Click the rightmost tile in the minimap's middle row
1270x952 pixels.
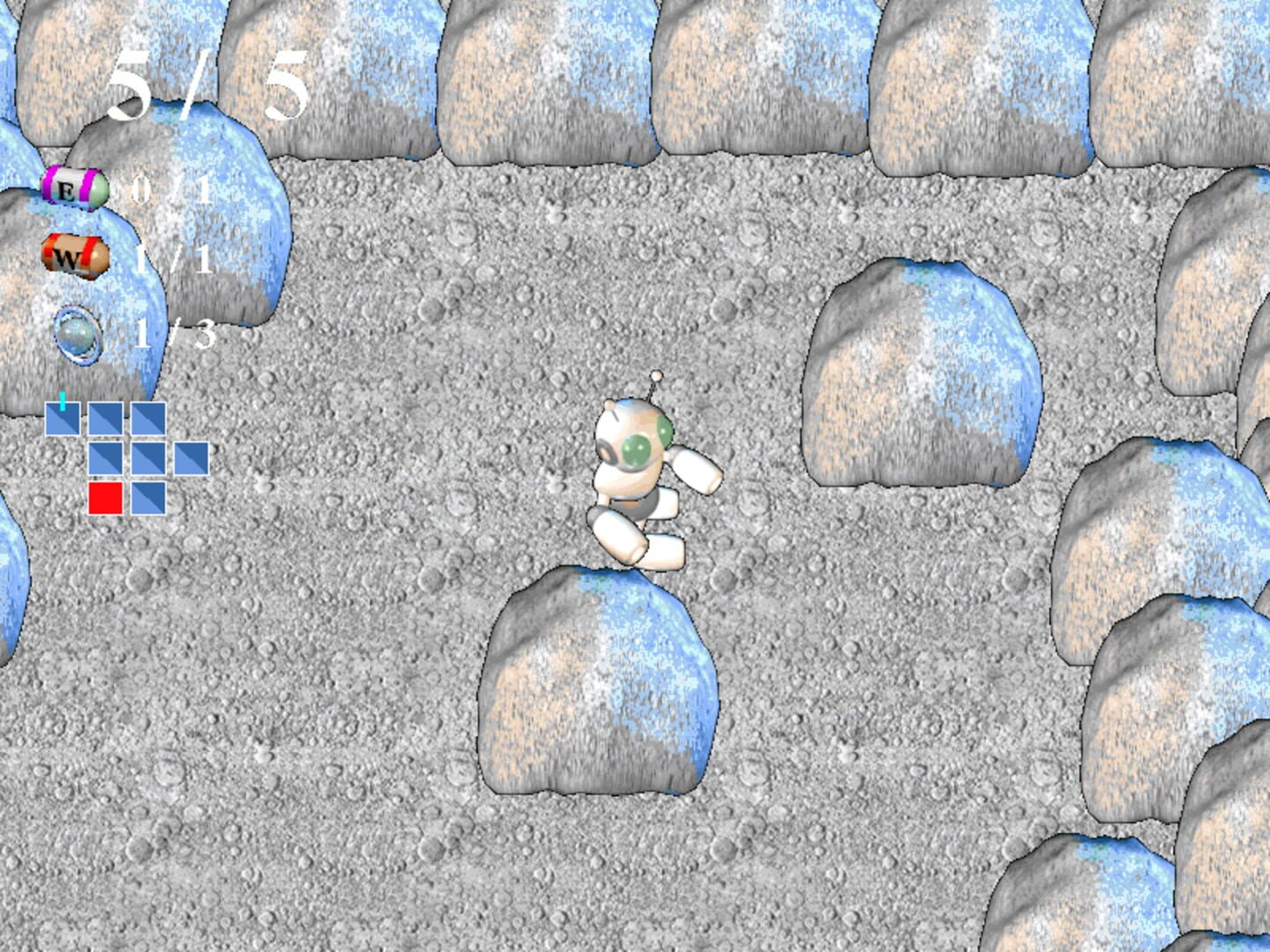(192, 458)
